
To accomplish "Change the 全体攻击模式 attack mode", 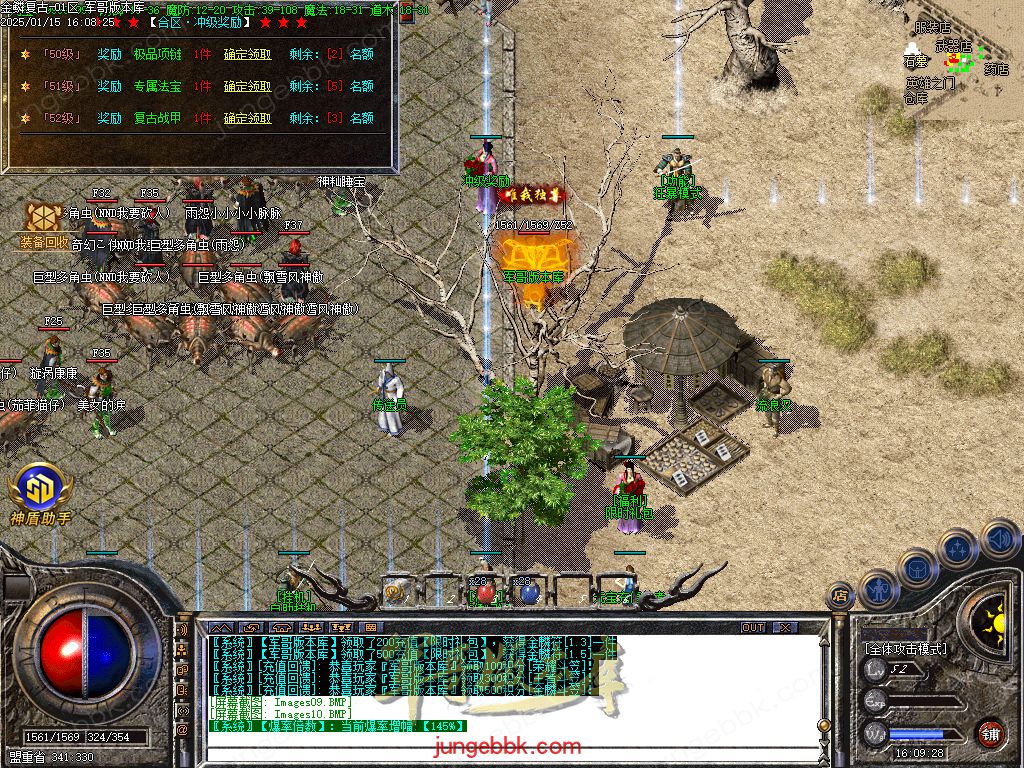I will 905,648.
